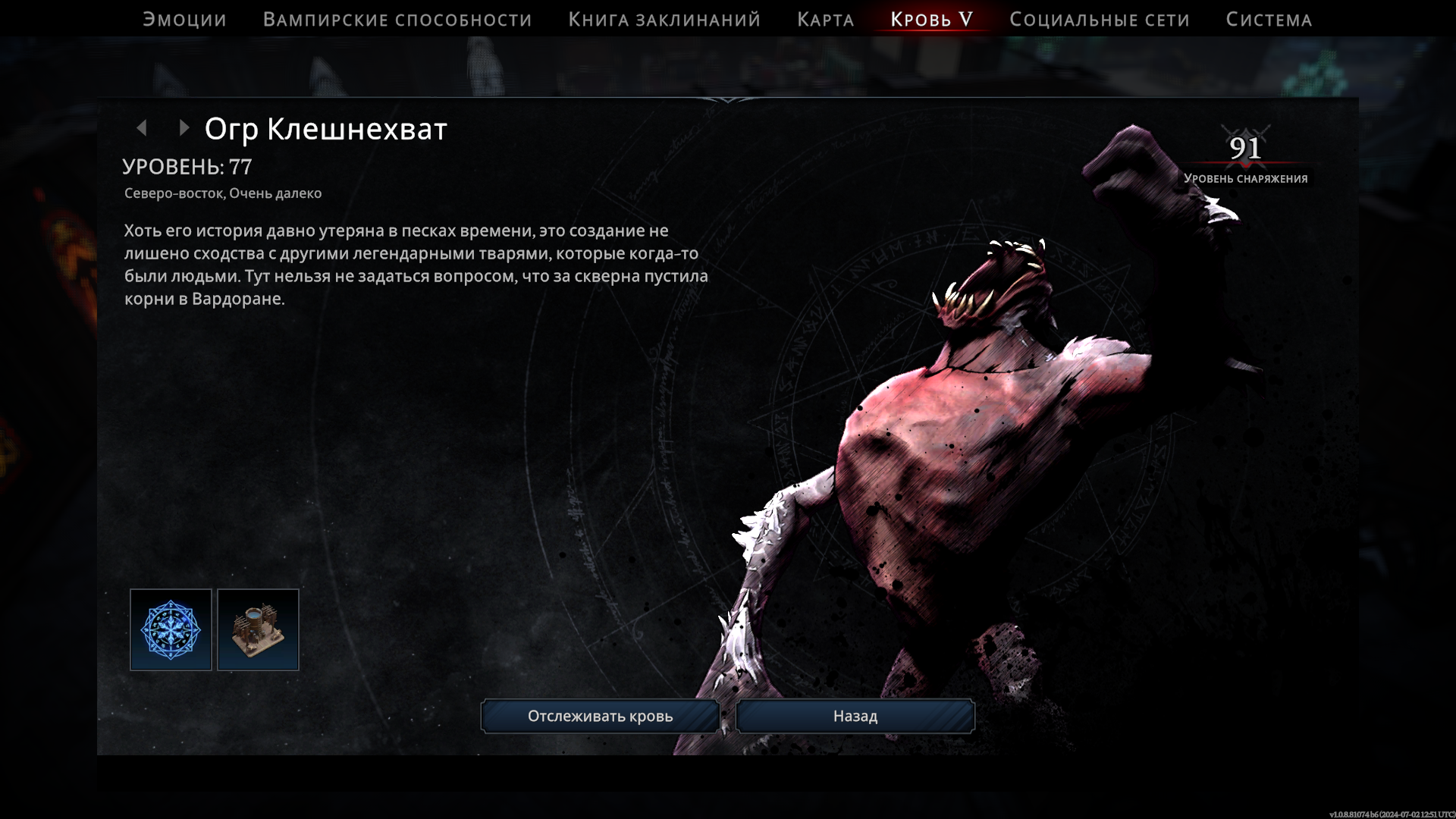Show previous boss with left arrow
The height and width of the screenshot is (819, 1456).
[142, 128]
